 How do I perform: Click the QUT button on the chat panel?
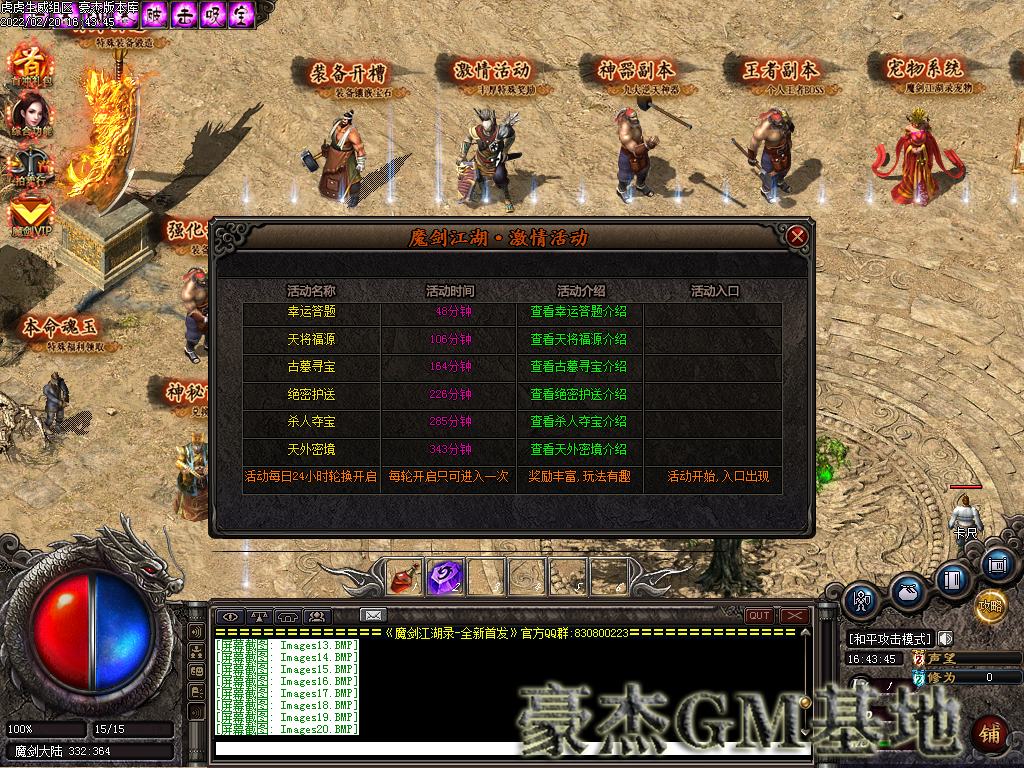click(x=759, y=616)
